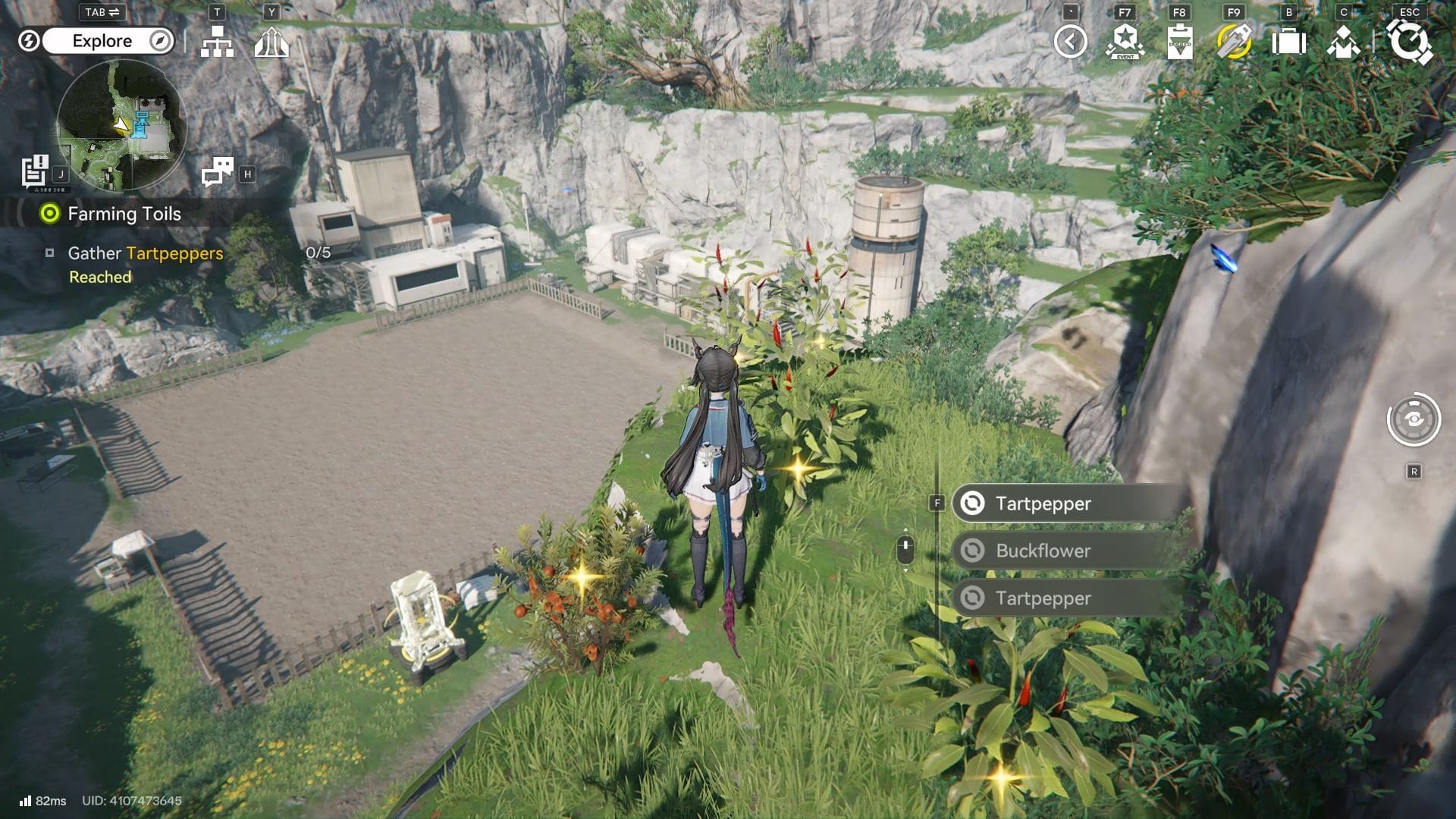Choose Buckflower from the pickup list
Image resolution: width=1456 pixels, height=819 pixels.
coord(1069,551)
